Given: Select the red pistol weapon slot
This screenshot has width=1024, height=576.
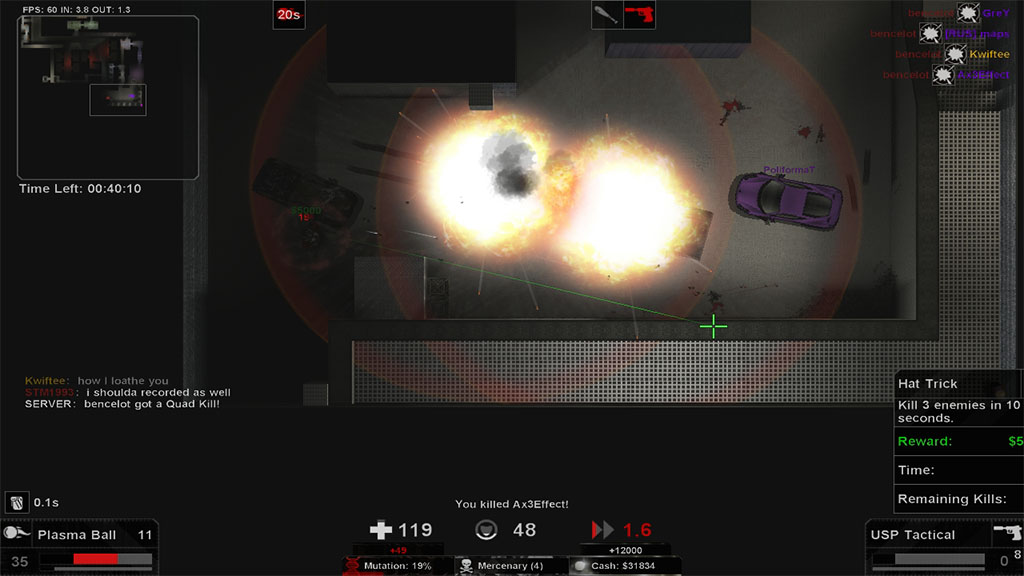Looking at the screenshot, I should click(638, 15).
